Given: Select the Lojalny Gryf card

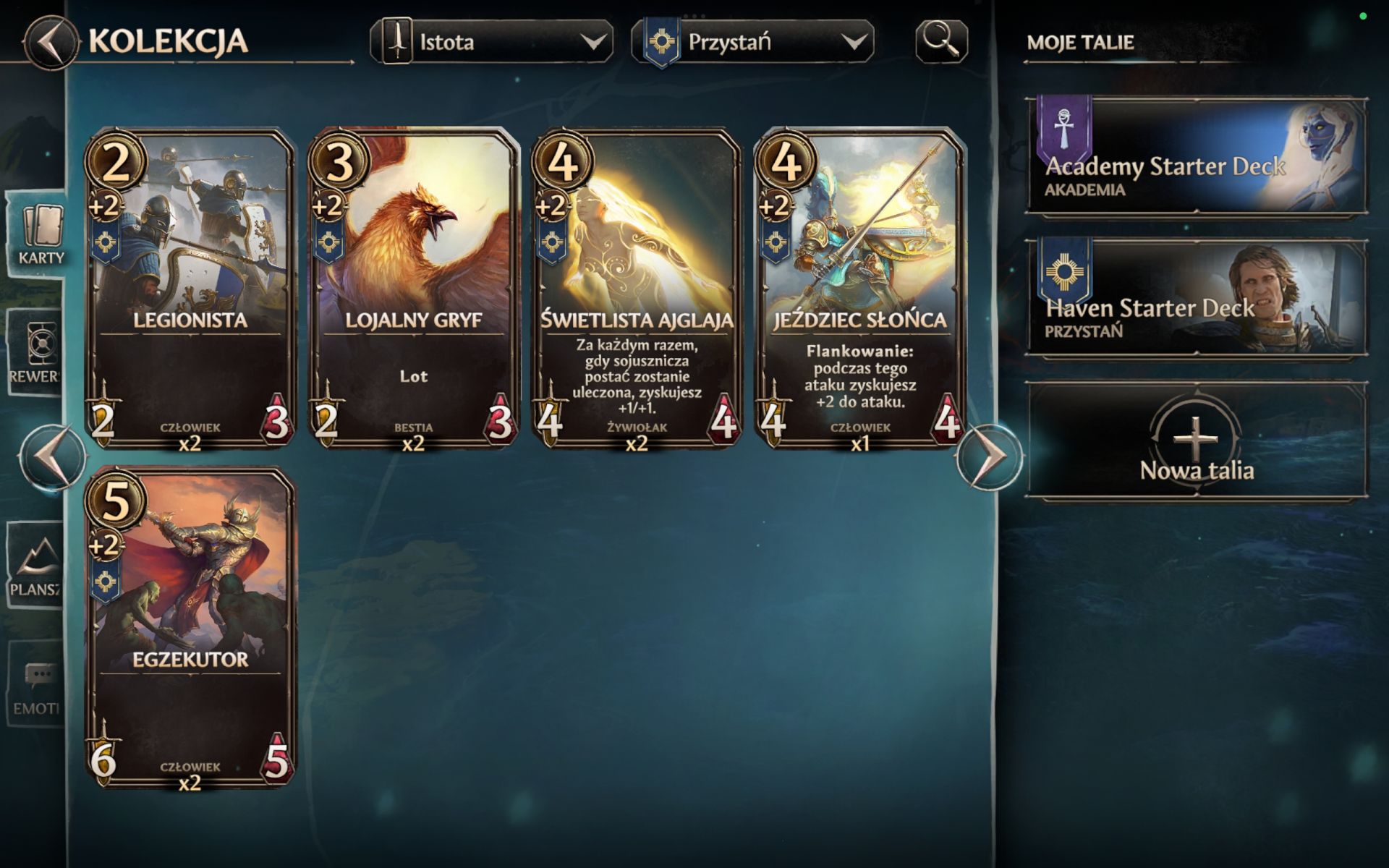Looking at the screenshot, I should [414, 288].
